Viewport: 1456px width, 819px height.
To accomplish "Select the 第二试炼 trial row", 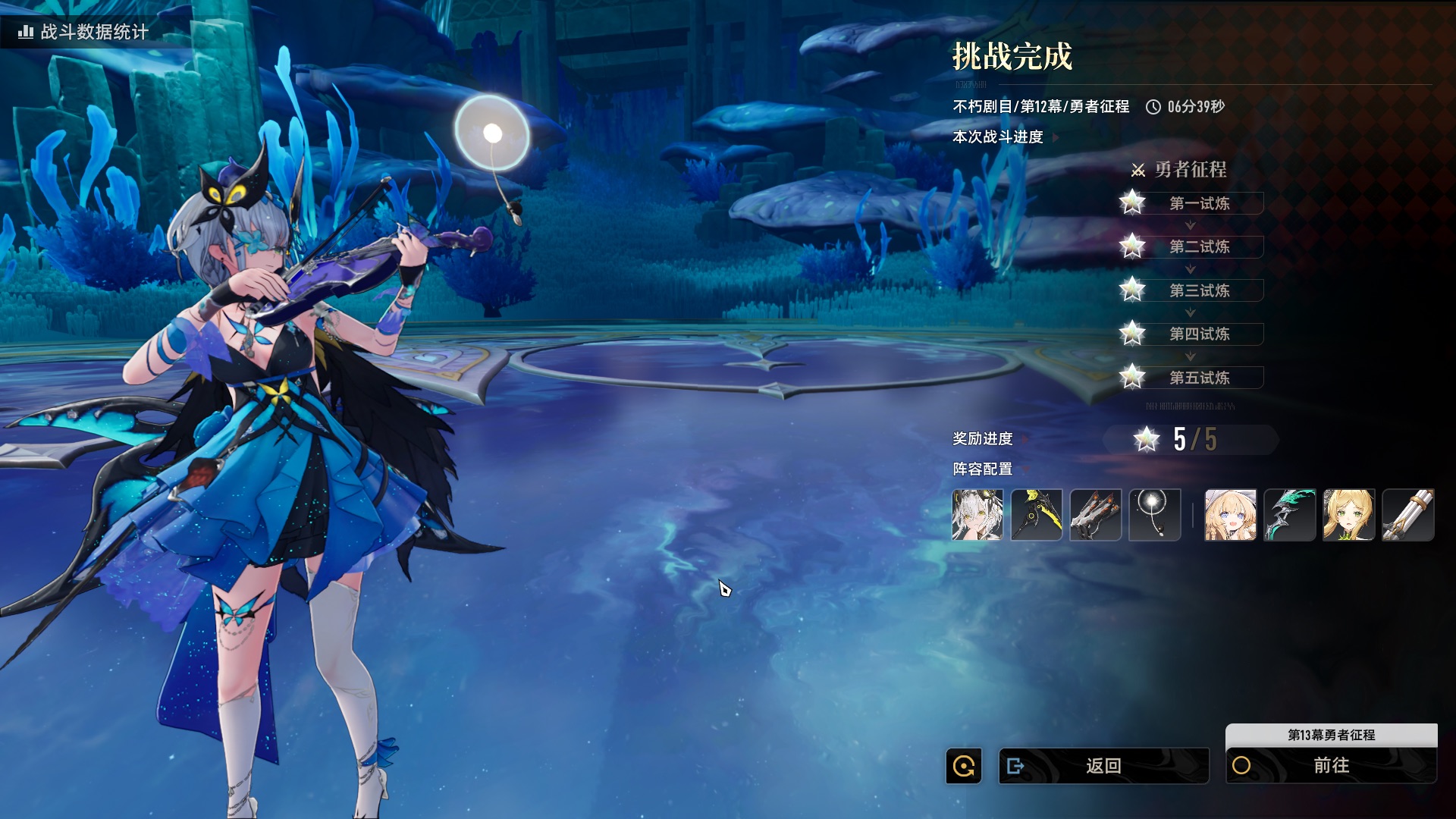I will click(x=1198, y=246).
